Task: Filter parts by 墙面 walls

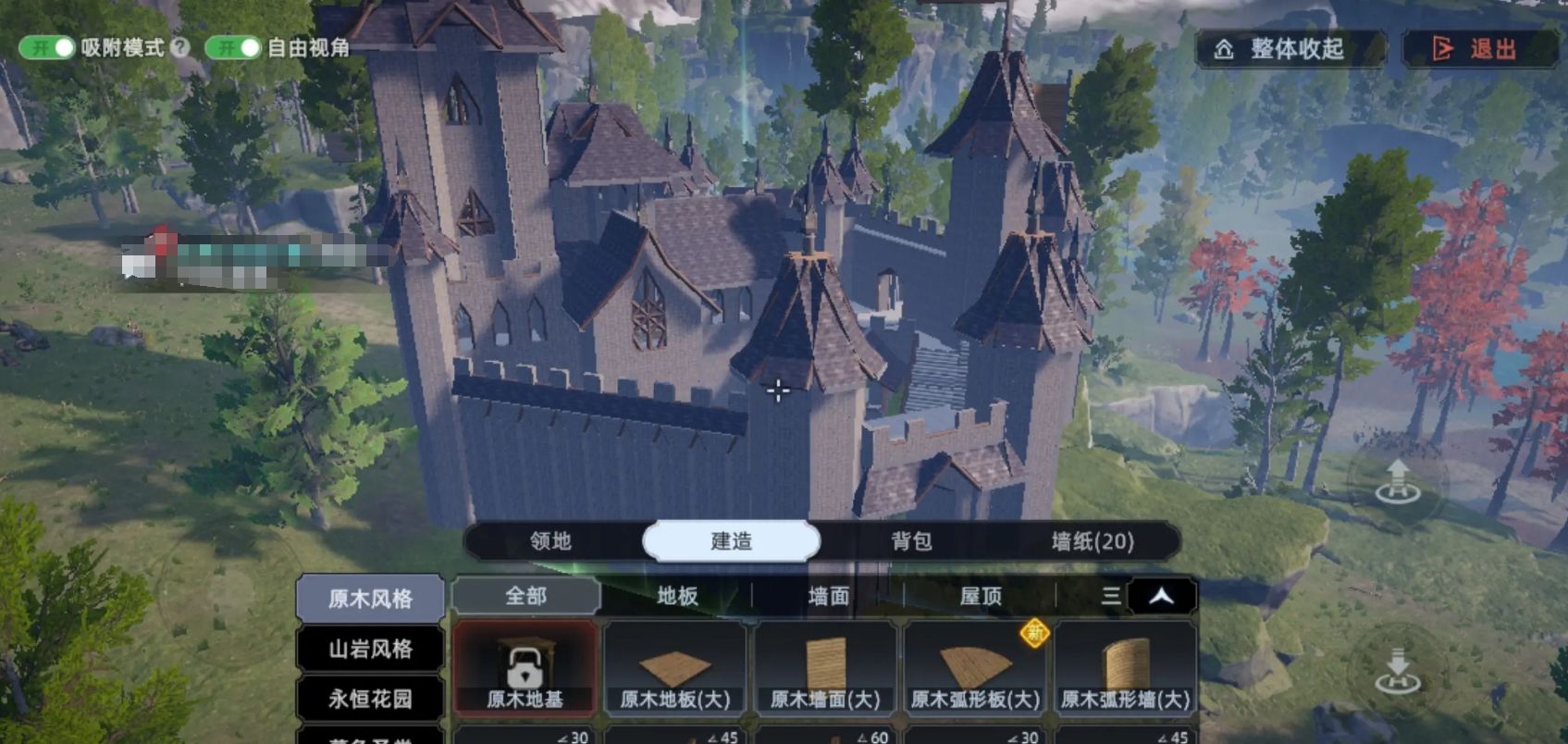Action: 828,596
